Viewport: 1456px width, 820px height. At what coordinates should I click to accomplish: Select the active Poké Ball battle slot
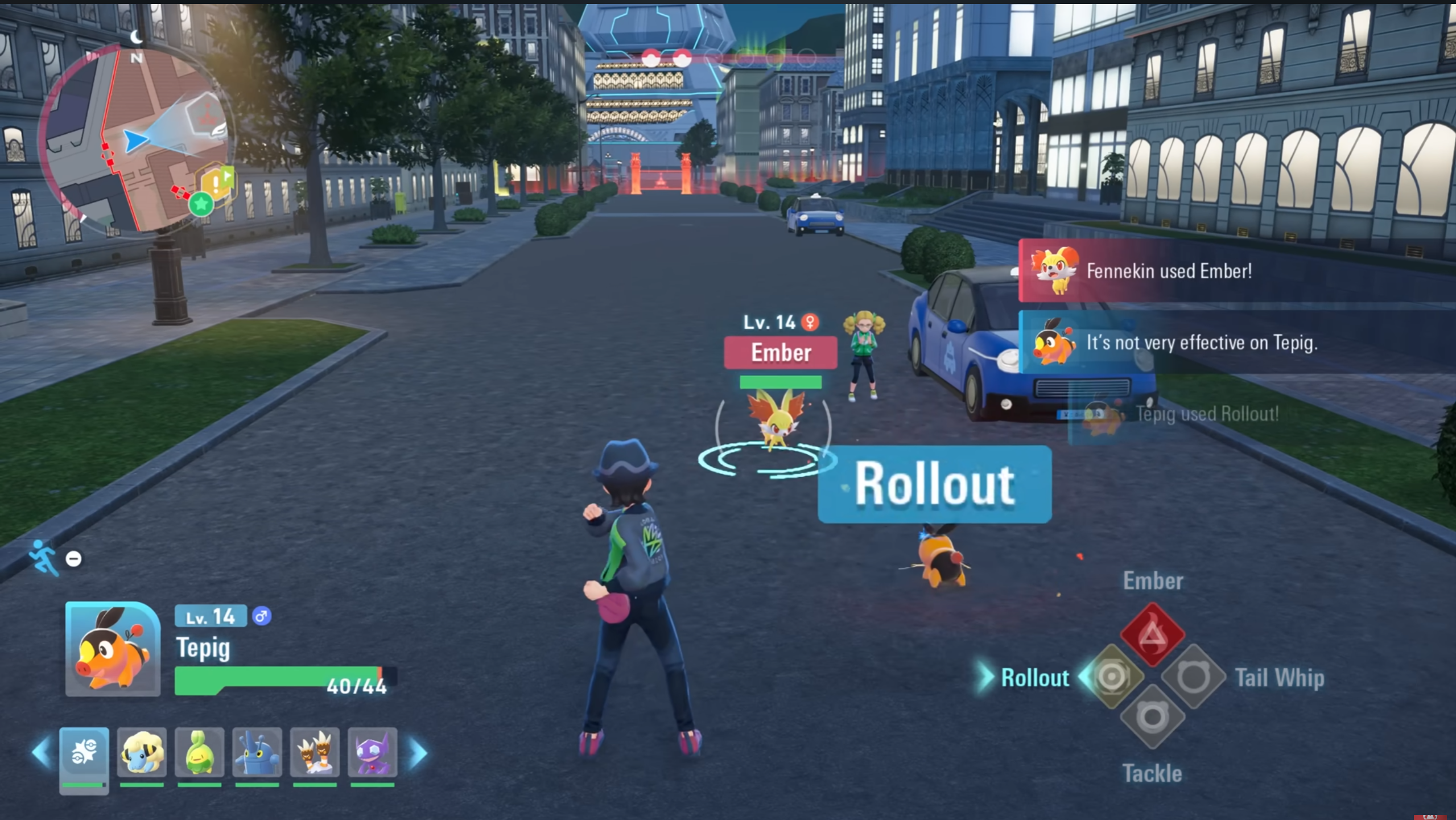pyautogui.click(x=84, y=753)
